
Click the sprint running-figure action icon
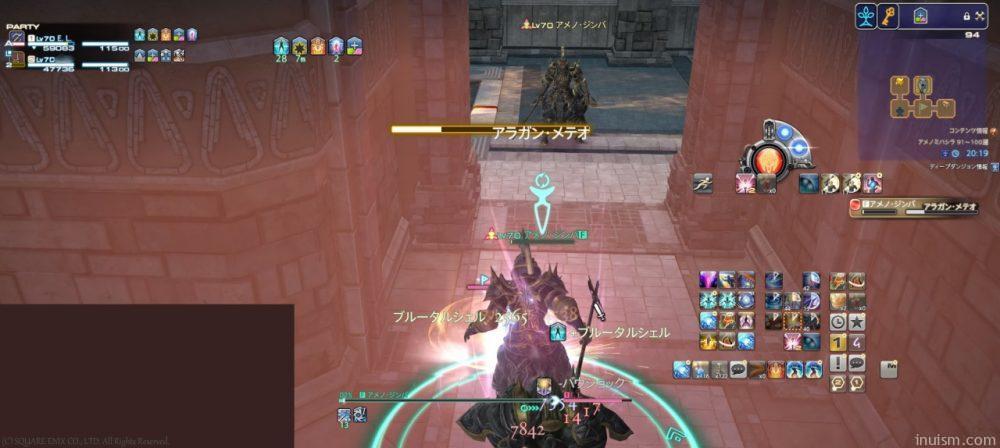click(x=703, y=183)
